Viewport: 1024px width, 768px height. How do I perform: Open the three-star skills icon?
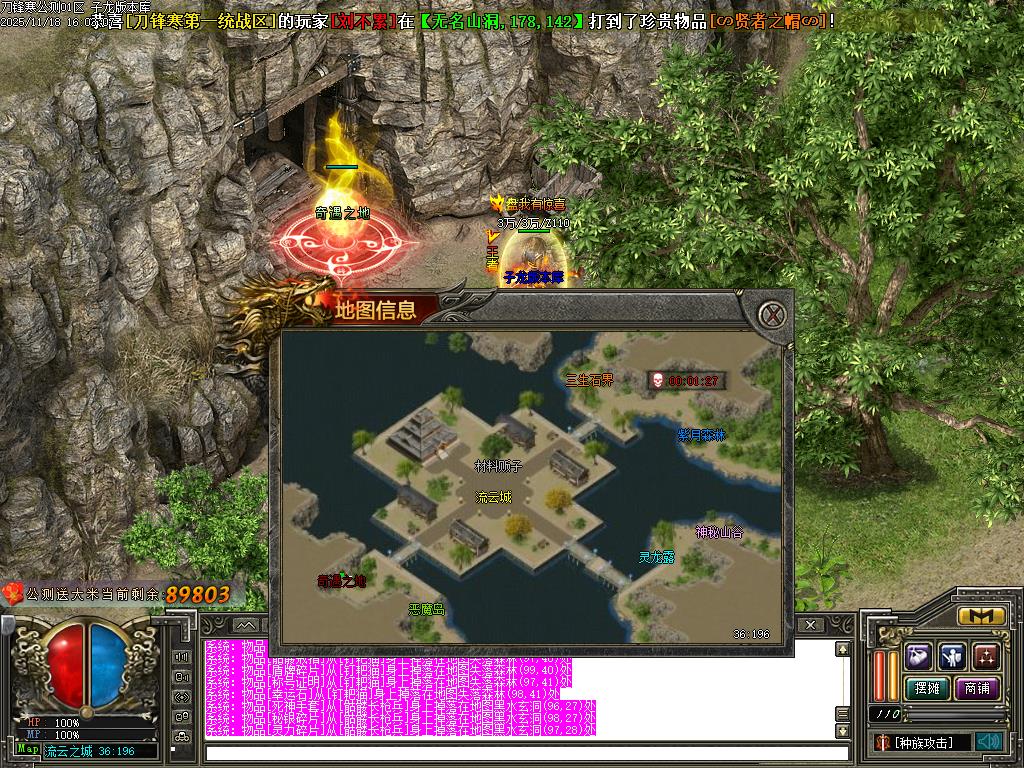[986, 656]
